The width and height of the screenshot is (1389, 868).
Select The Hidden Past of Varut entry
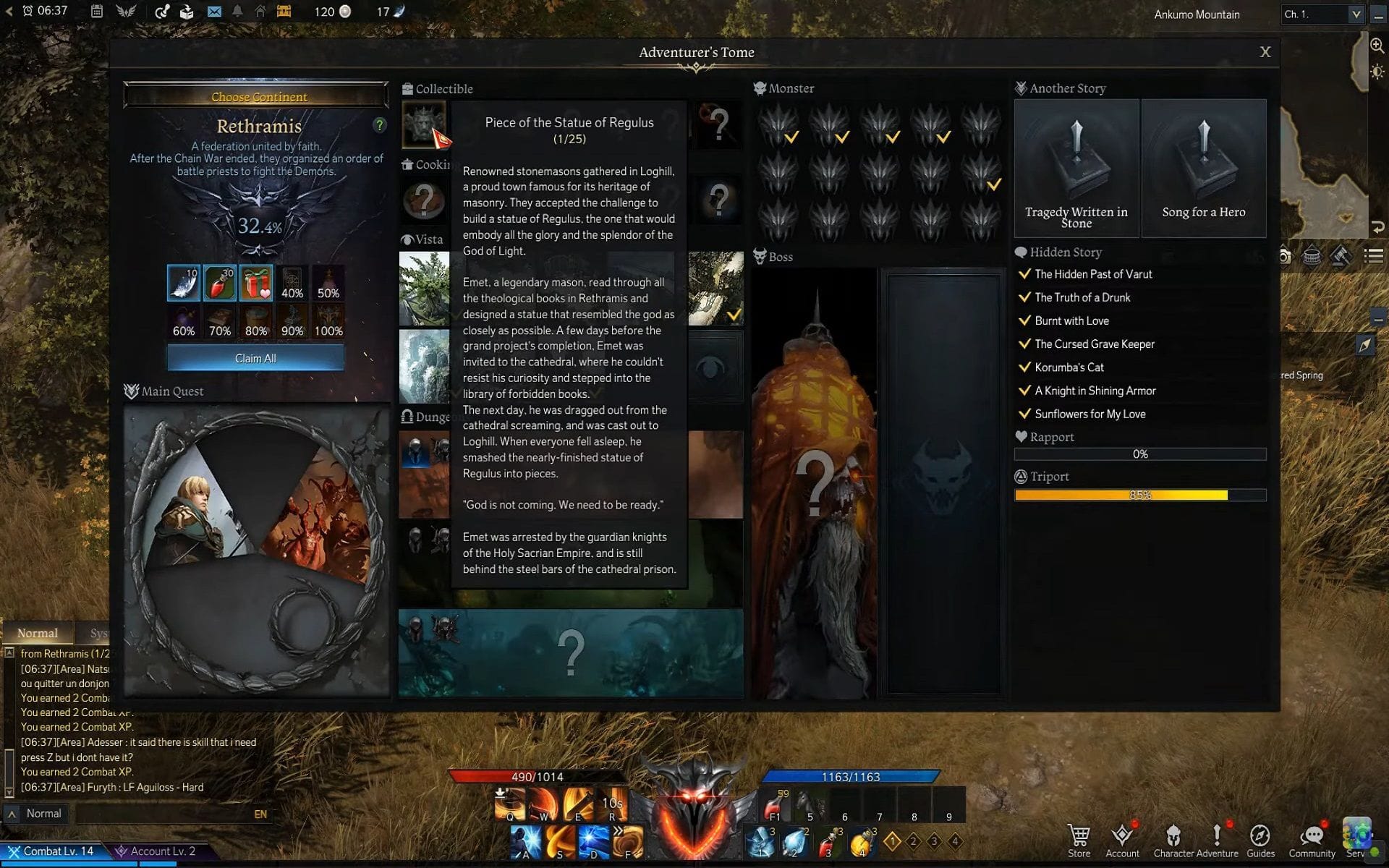1092,274
